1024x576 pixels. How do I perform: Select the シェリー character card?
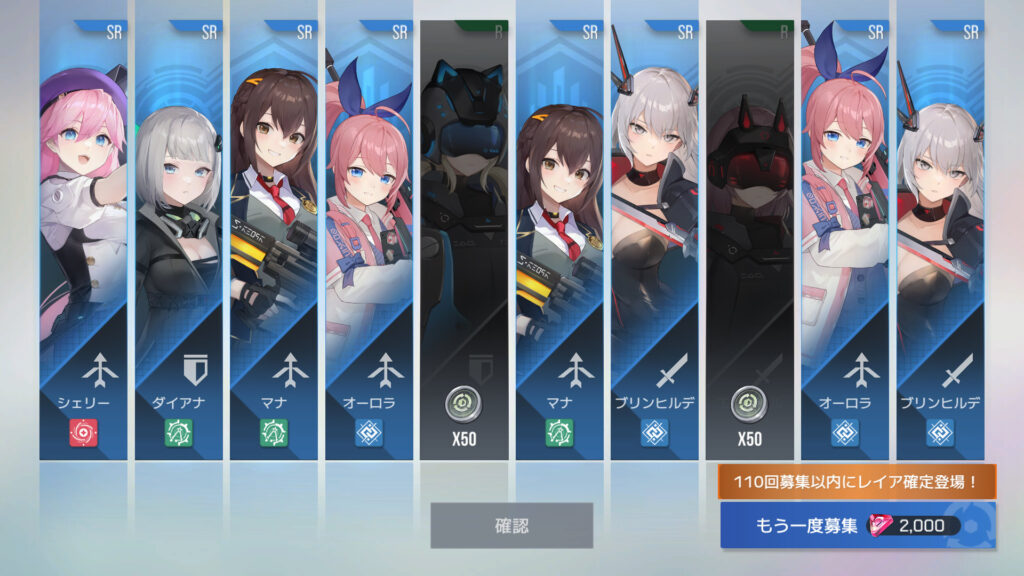(84, 240)
